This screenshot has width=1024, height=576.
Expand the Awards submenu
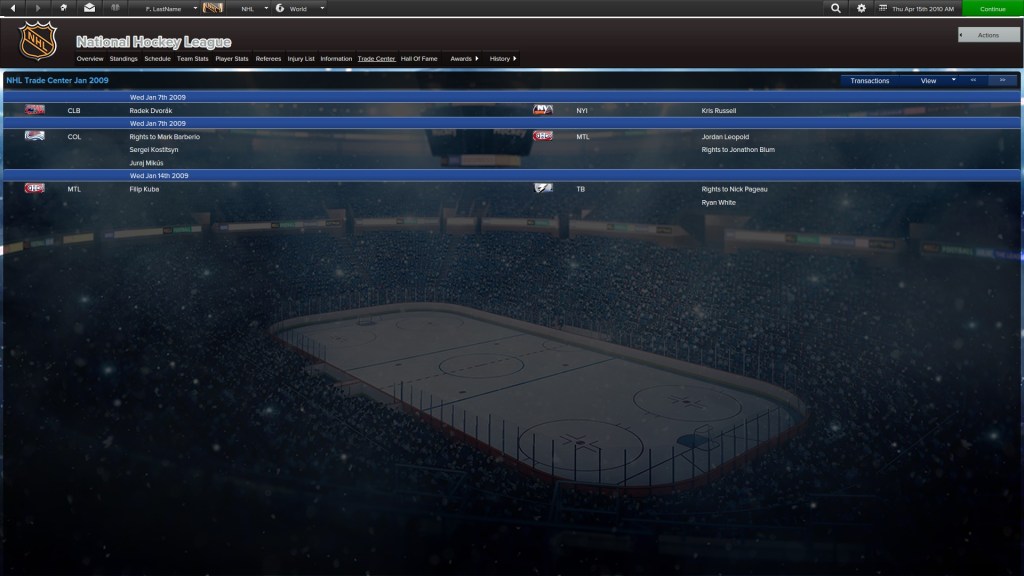pos(464,59)
